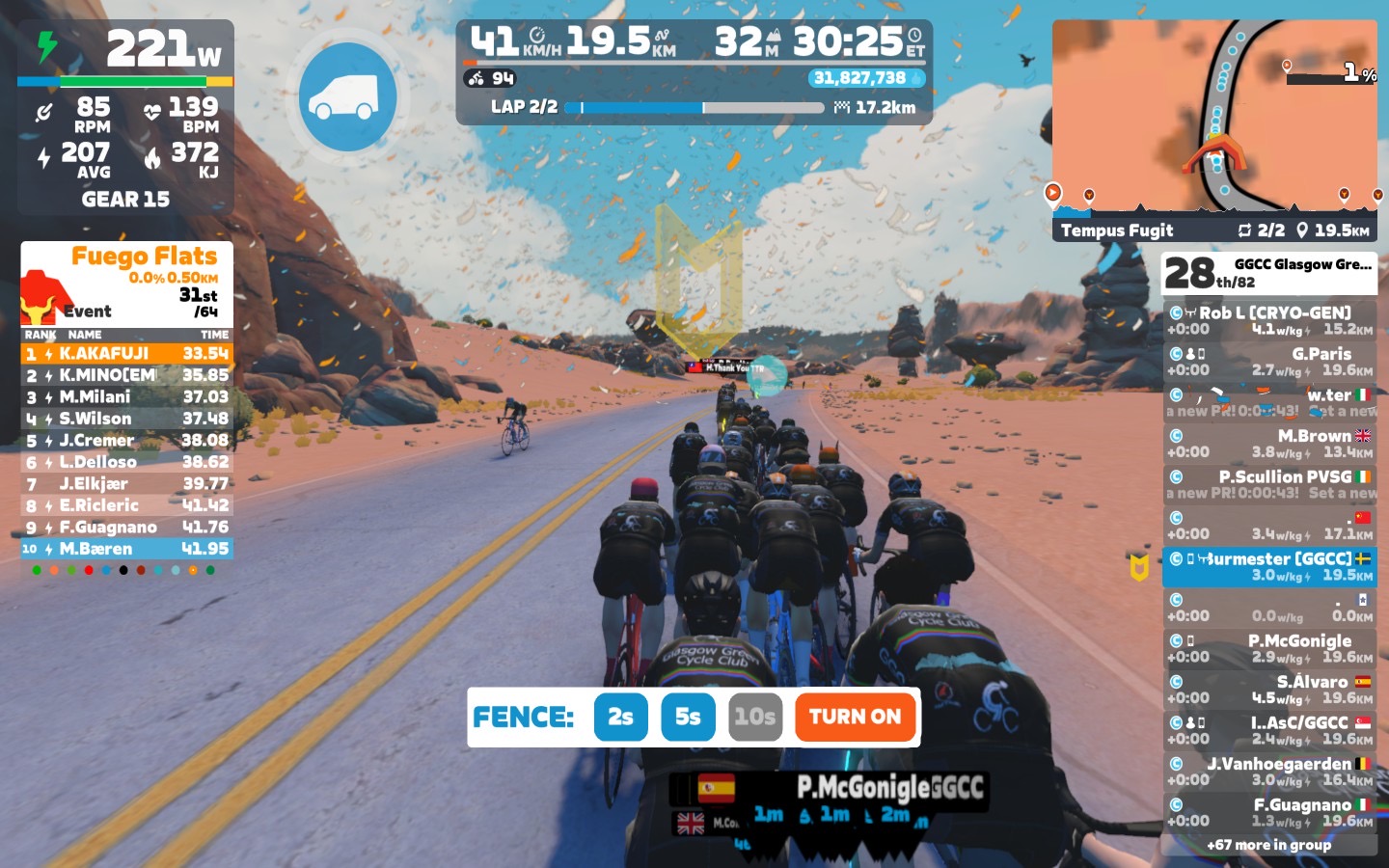Image resolution: width=1389 pixels, height=868 pixels.
Task: Select M.Brown in the riders list
Action: (1269, 444)
